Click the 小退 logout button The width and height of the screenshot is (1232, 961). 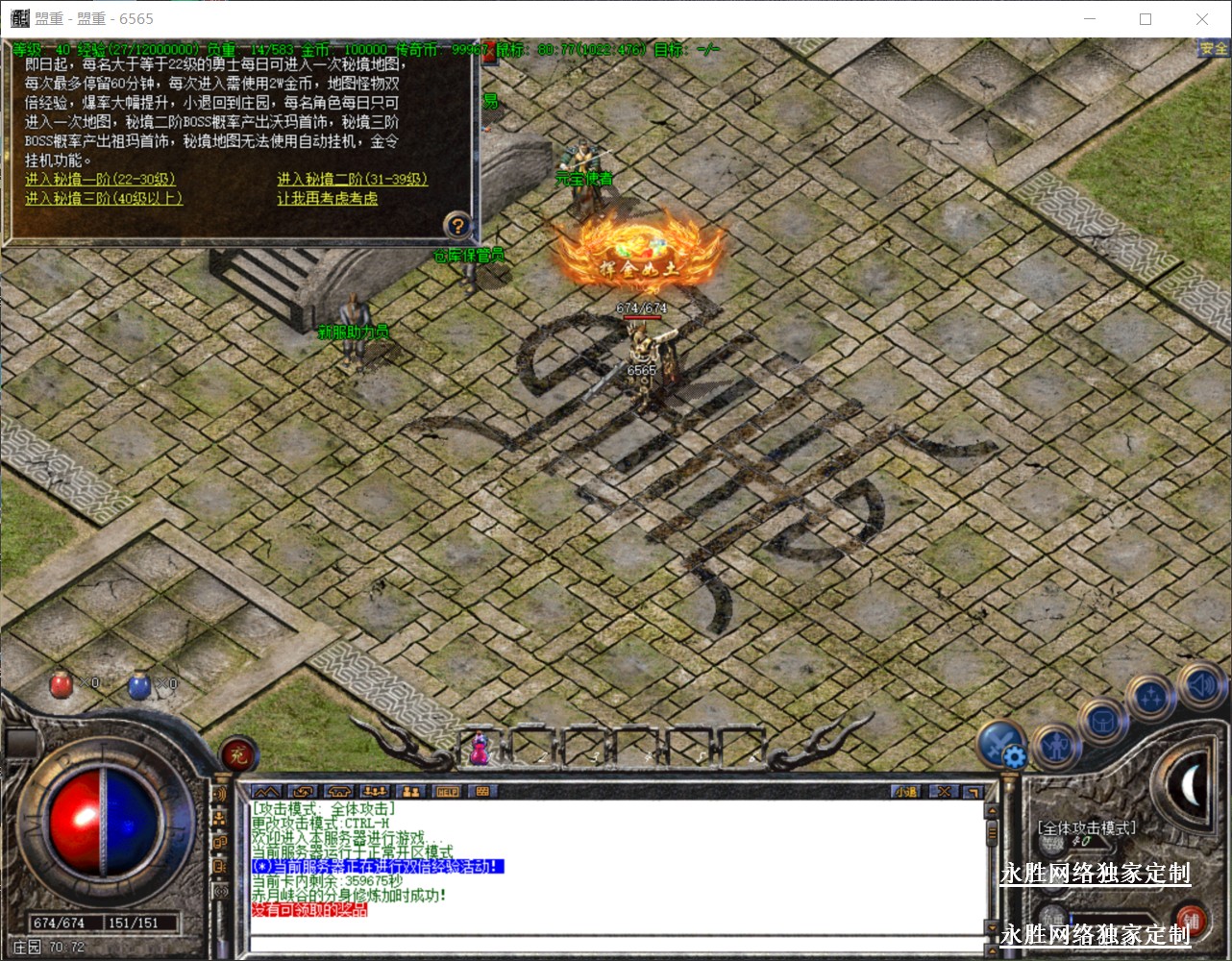[x=905, y=792]
